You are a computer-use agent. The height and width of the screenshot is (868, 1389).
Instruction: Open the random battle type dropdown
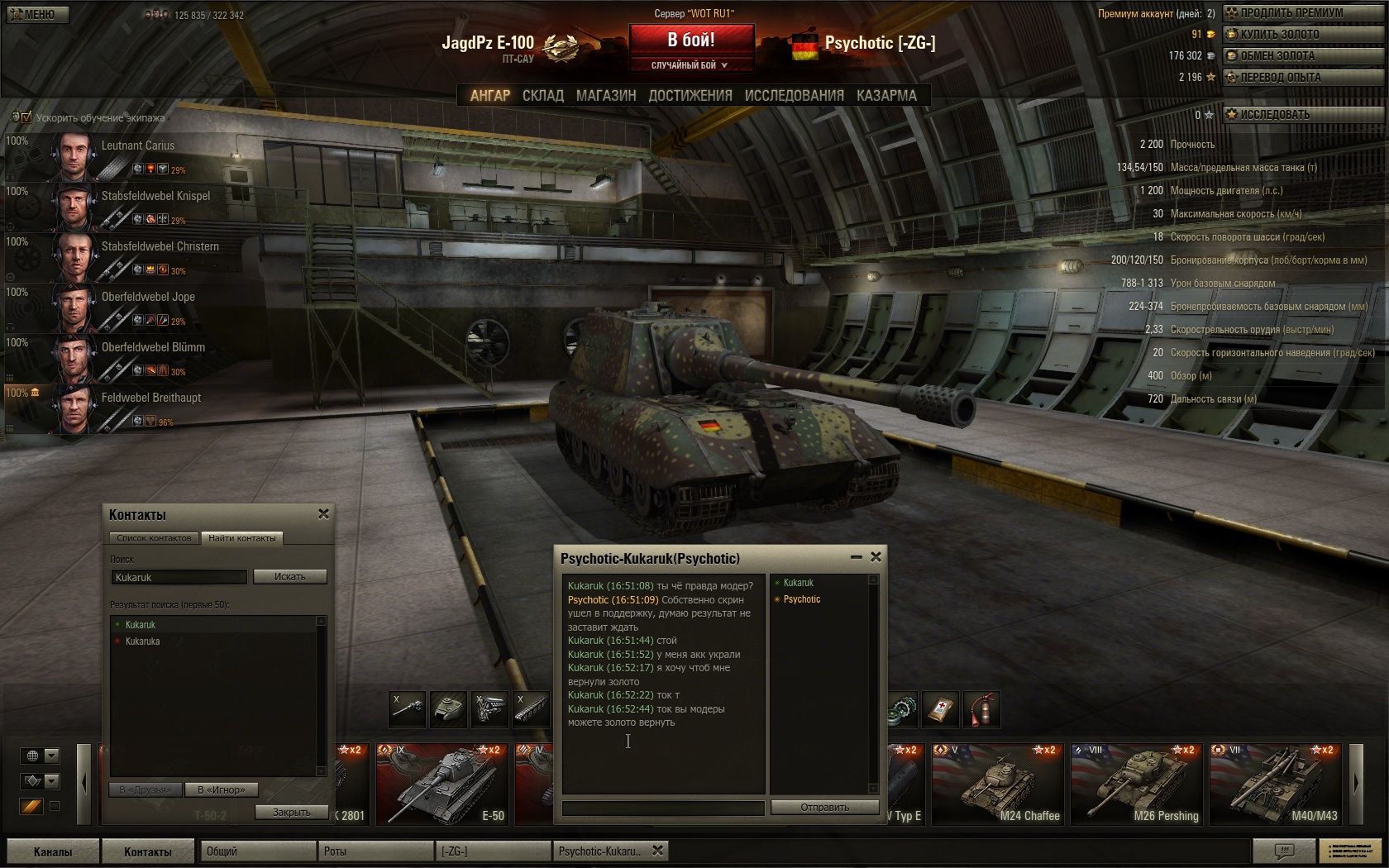tap(690, 65)
